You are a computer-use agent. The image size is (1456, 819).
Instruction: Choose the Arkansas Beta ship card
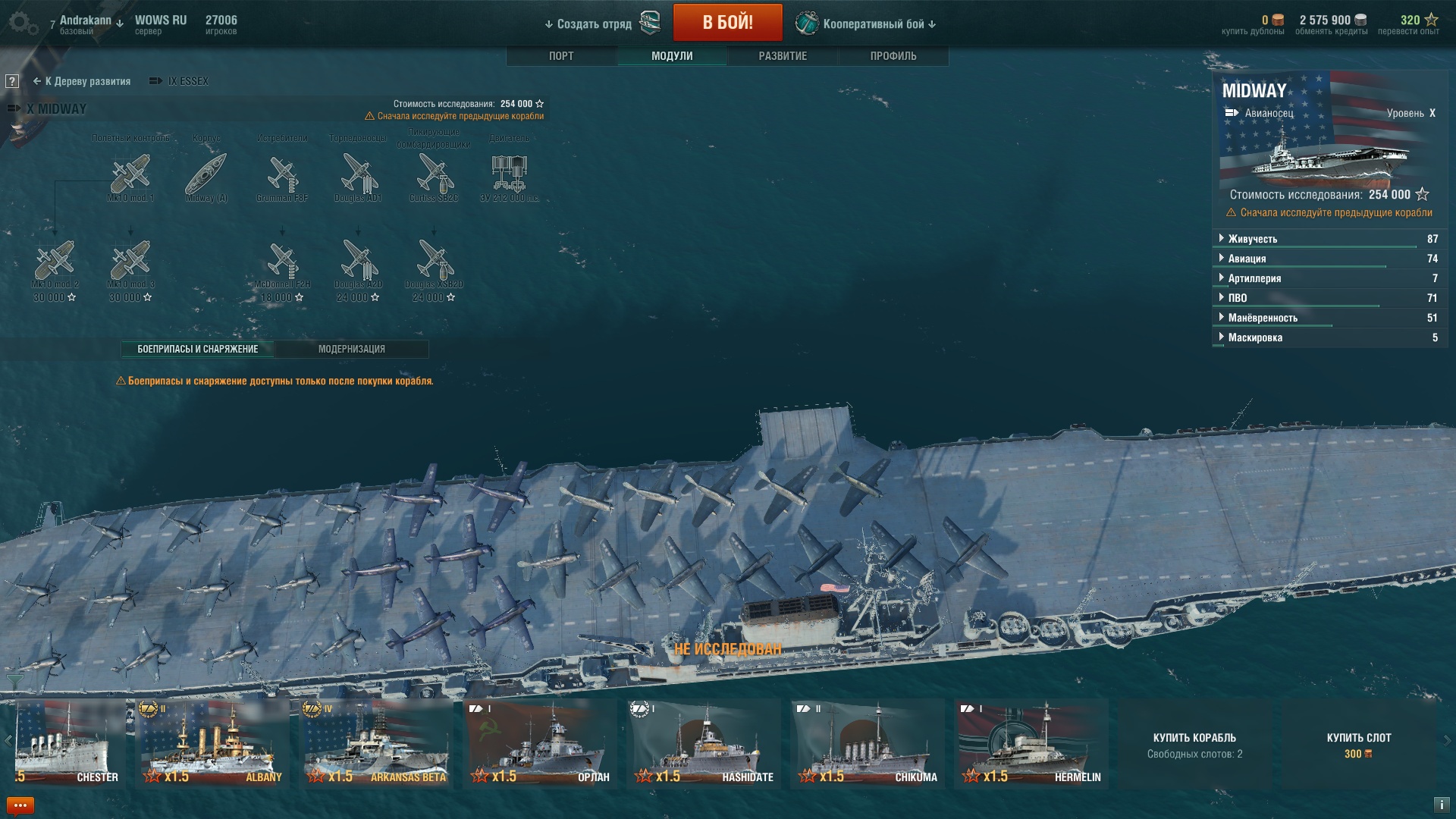[x=375, y=743]
